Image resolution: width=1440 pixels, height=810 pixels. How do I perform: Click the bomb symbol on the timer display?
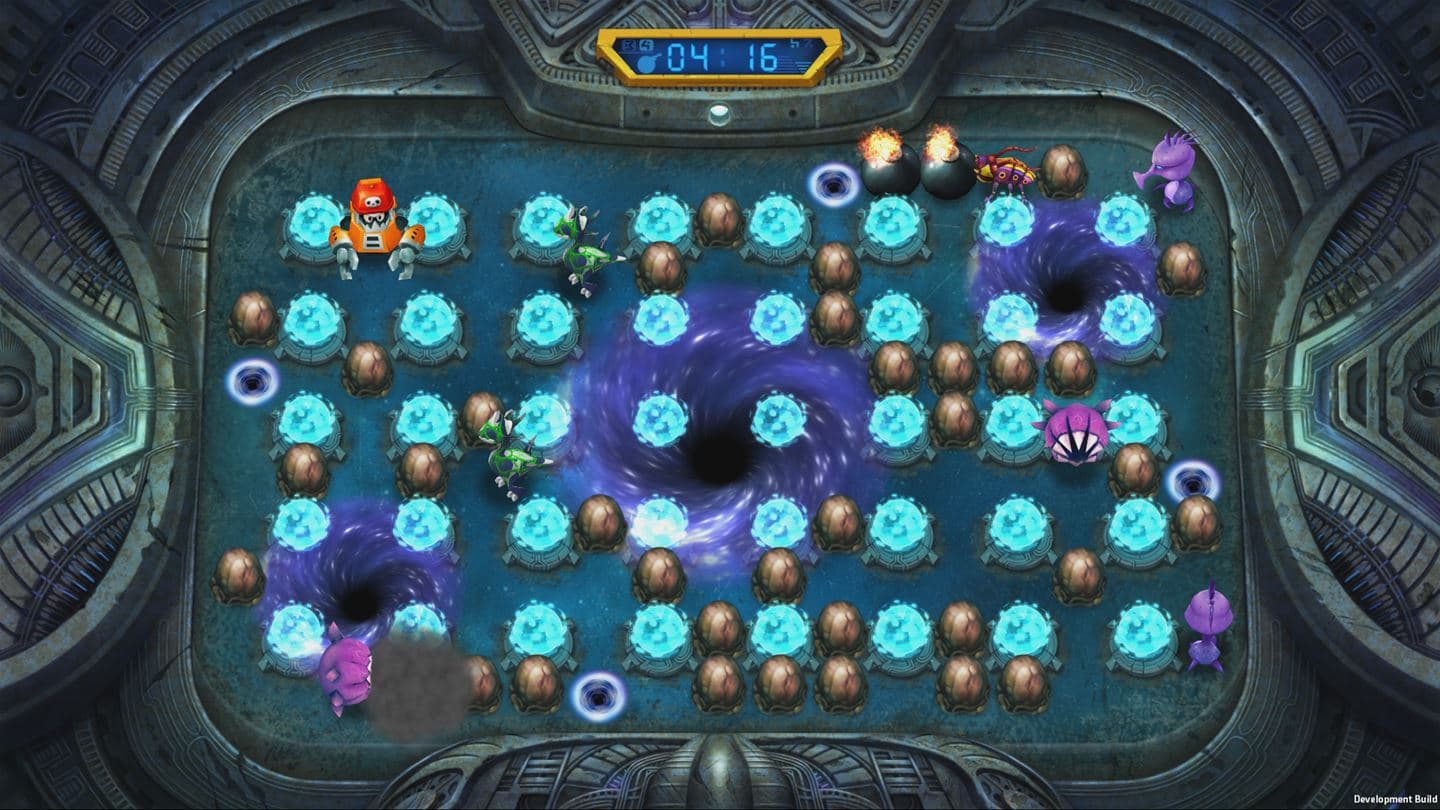tap(645, 62)
